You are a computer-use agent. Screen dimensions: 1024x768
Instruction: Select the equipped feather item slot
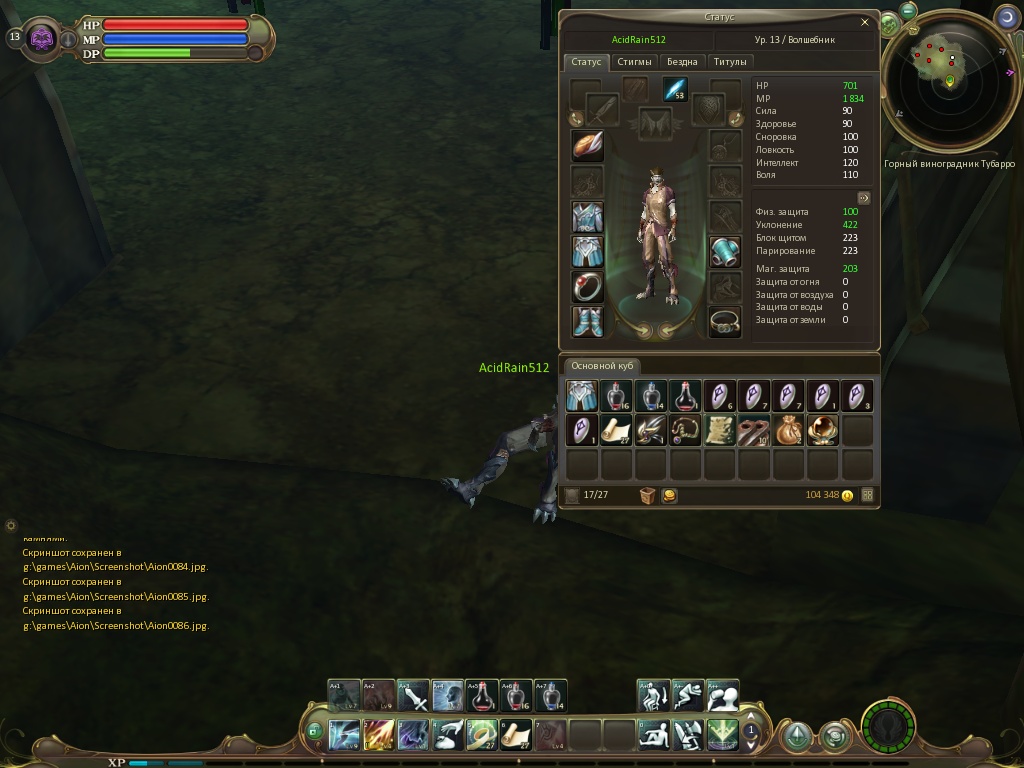[x=587, y=145]
